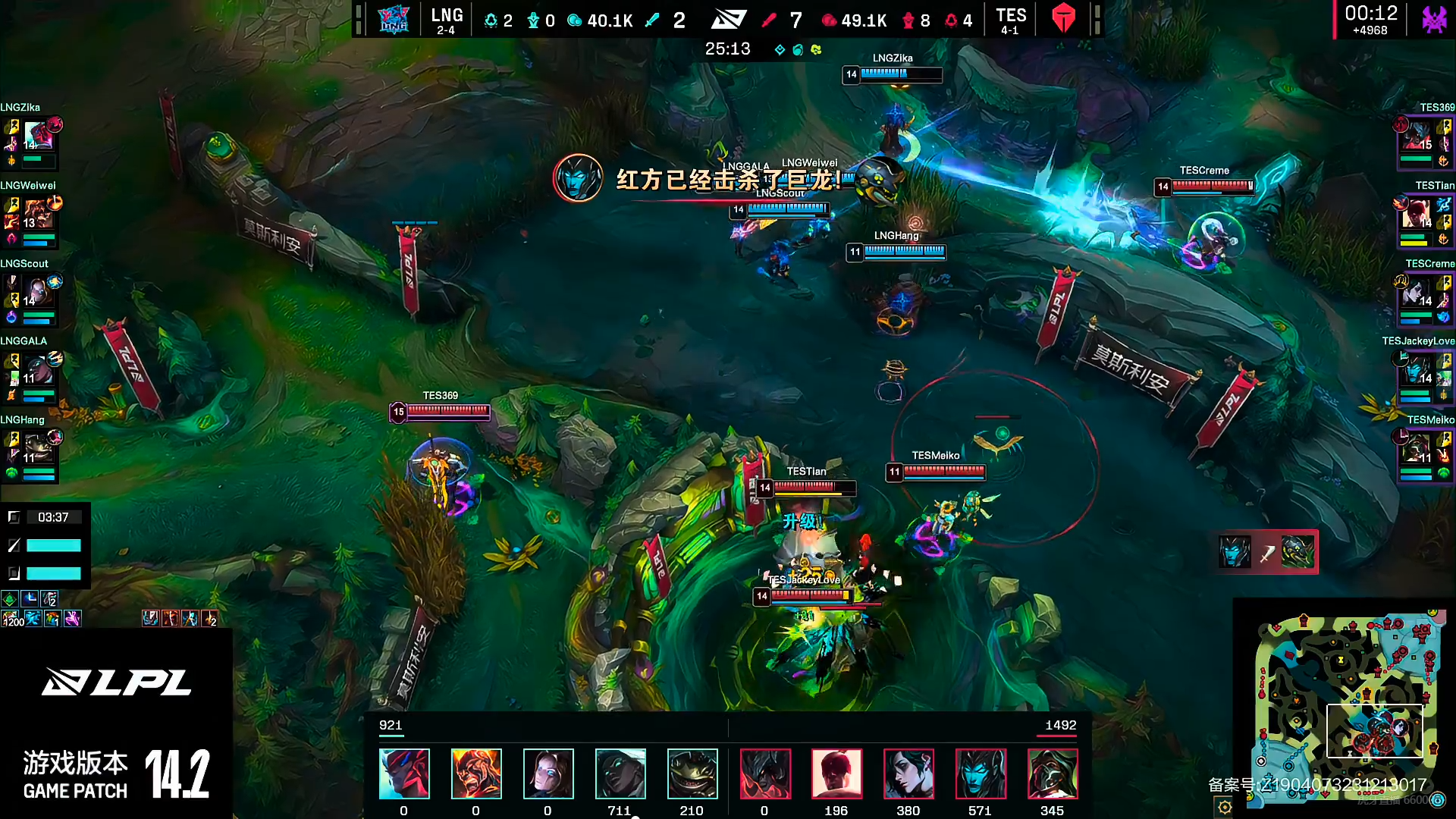Image resolution: width=1456 pixels, height=819 pixels.
Task: Select LNGZika's player portrait
Action: point(38,135)
